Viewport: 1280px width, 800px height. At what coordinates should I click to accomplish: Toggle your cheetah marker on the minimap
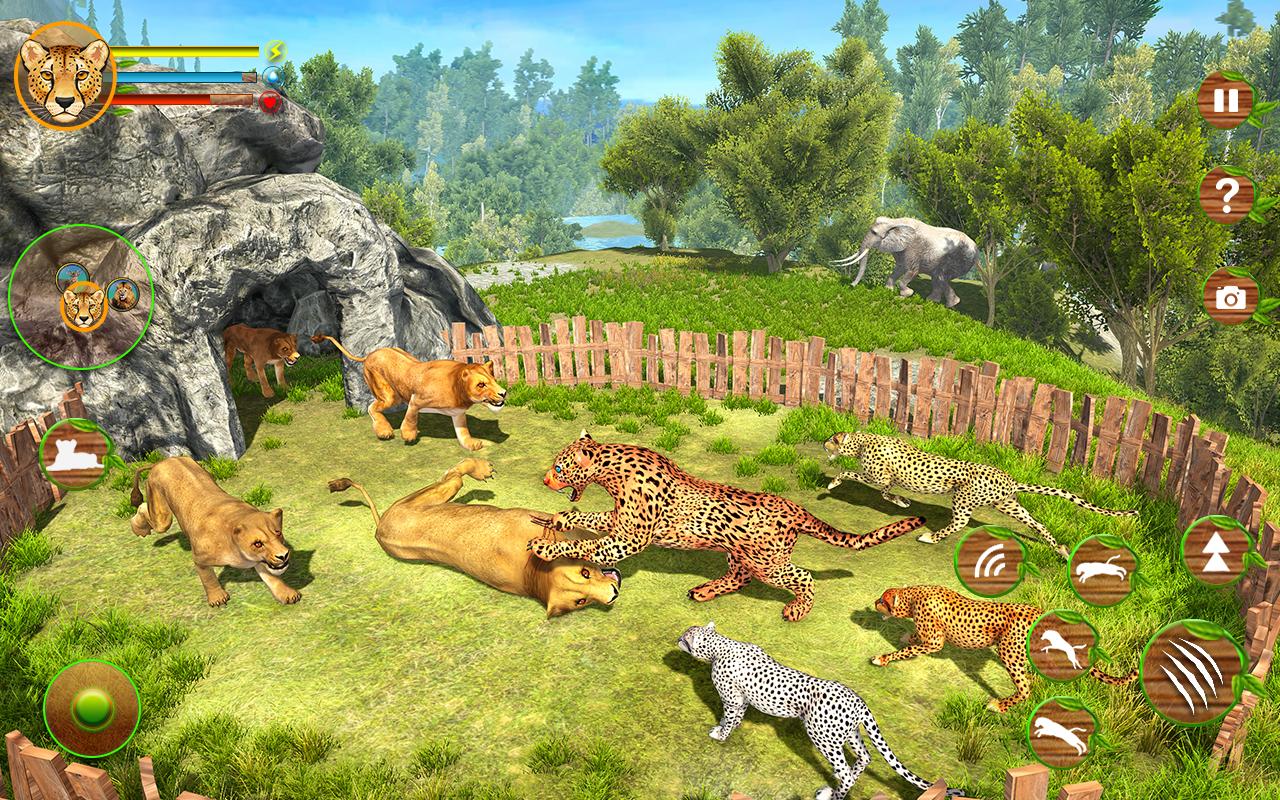[x=83, y=305]
